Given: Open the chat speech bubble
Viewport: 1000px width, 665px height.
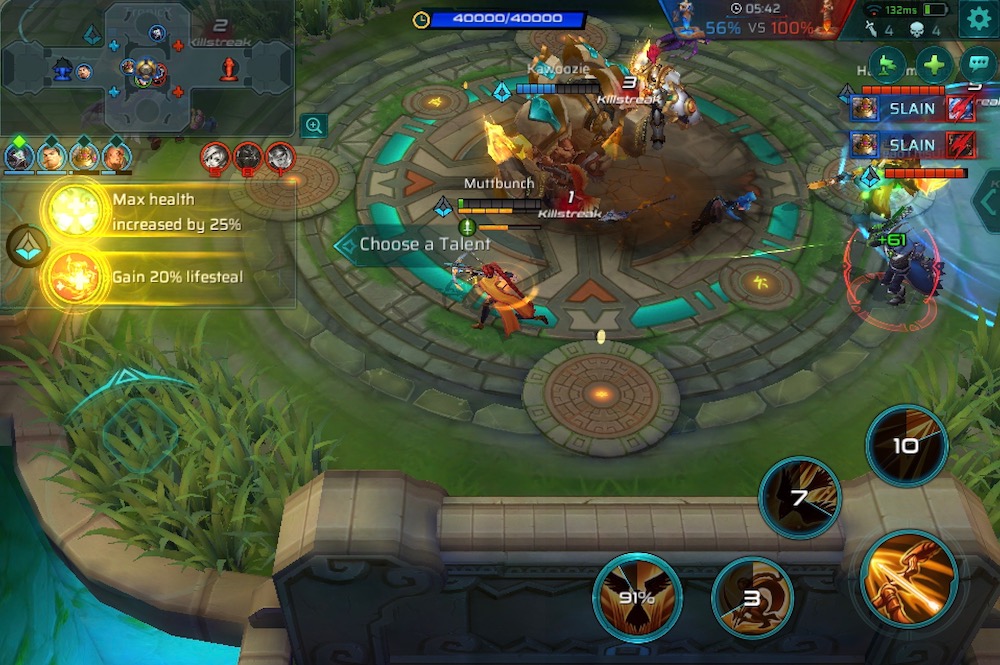Looking at the screenshot, I should (x=977, y=65).
